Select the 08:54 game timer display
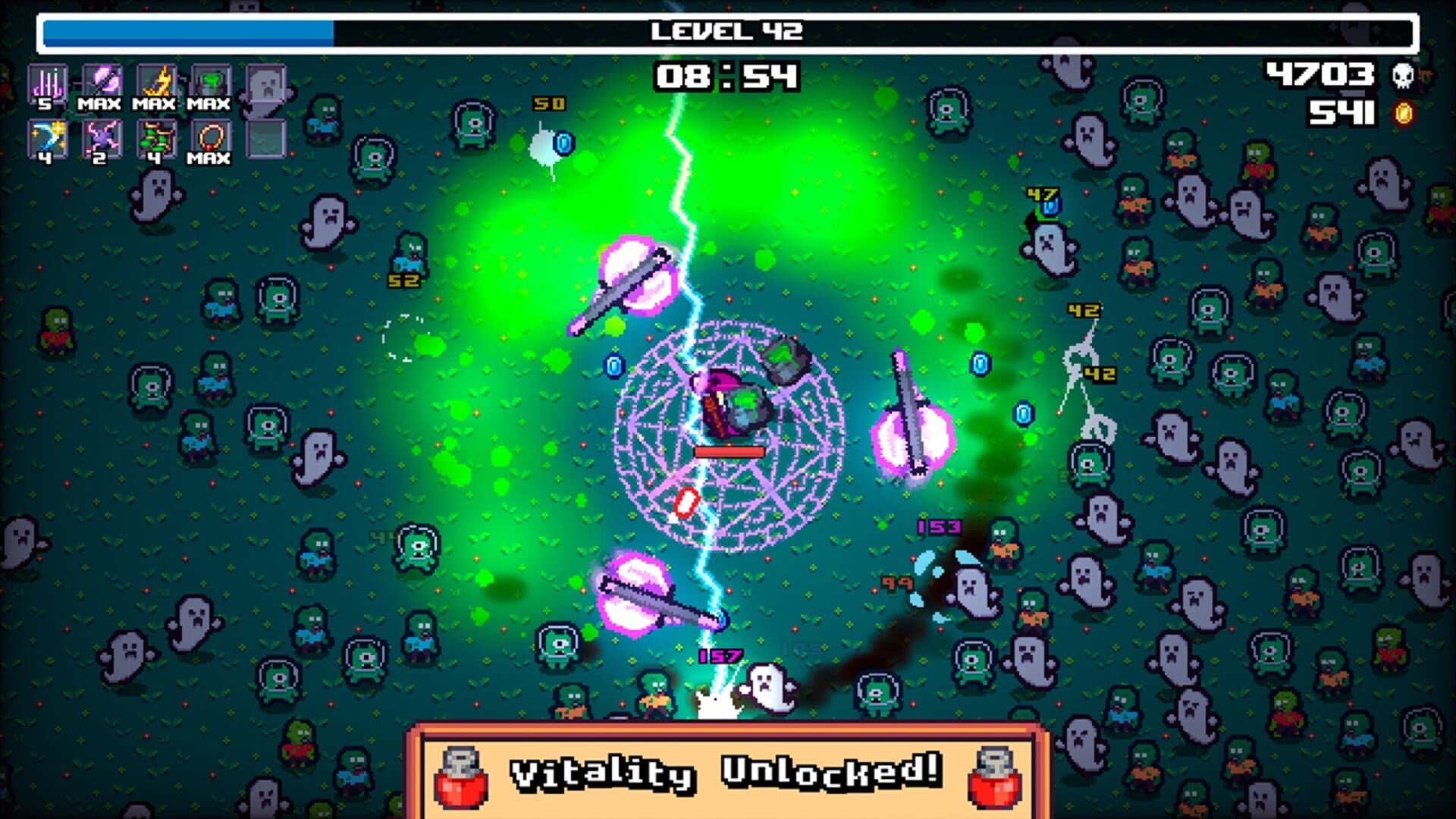The image size is (1456, 819). (726, 76)
